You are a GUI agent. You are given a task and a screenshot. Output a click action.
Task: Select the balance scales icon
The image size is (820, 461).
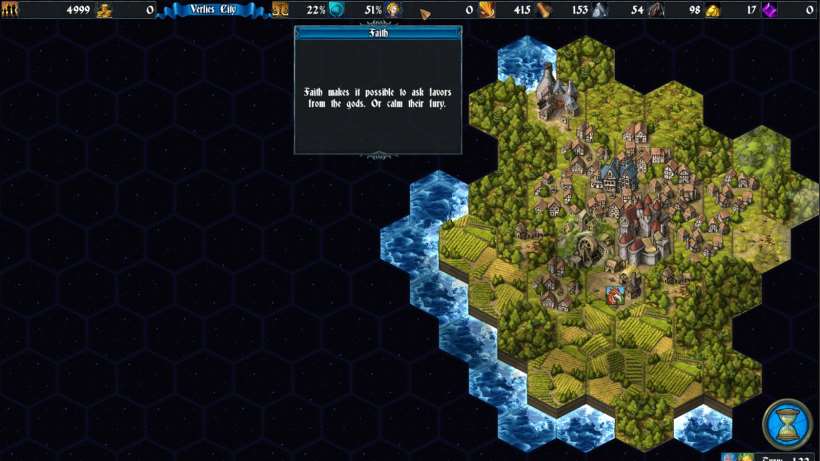(281, 10)
